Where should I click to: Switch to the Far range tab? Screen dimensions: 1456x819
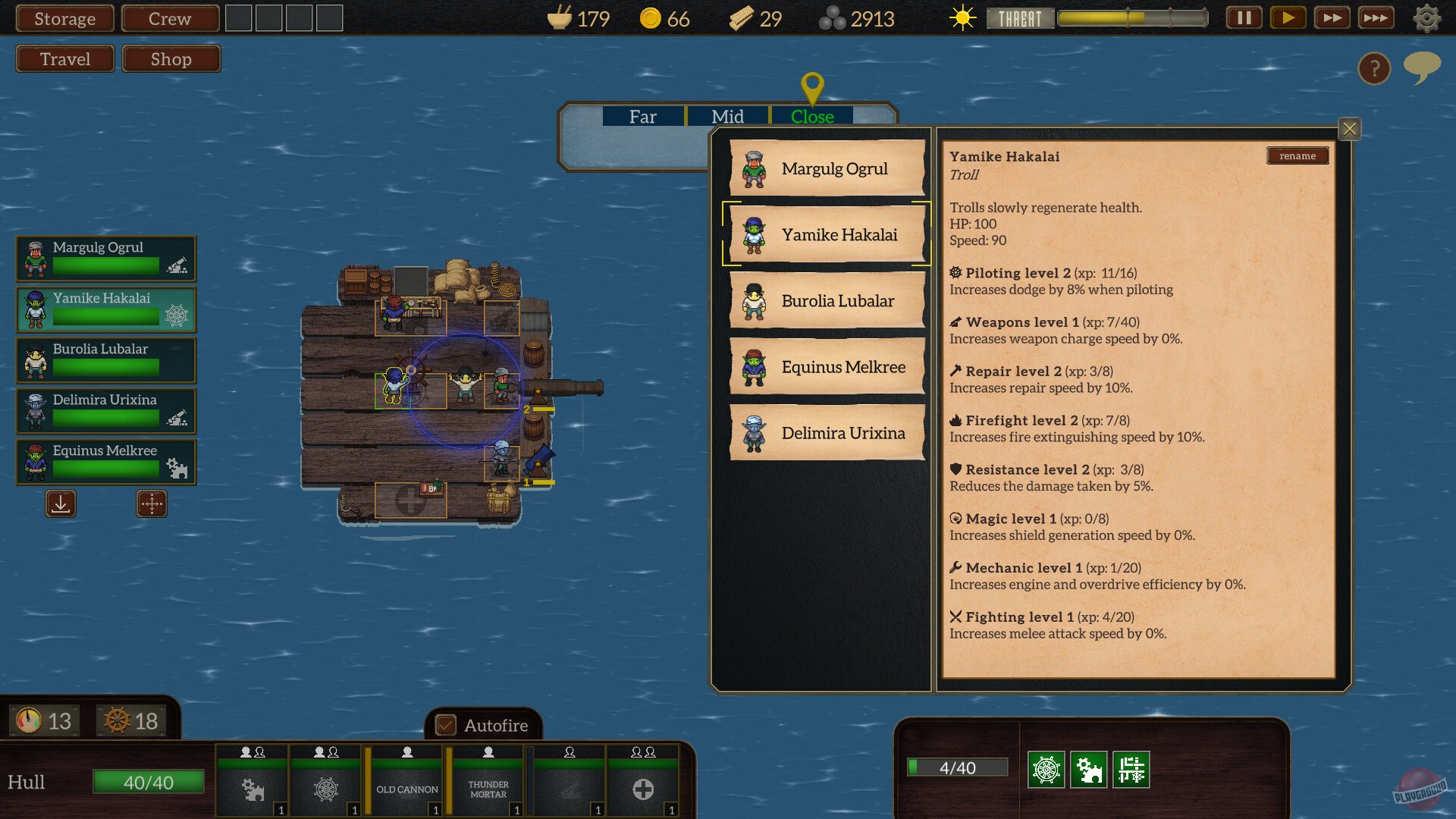(642, 117)
